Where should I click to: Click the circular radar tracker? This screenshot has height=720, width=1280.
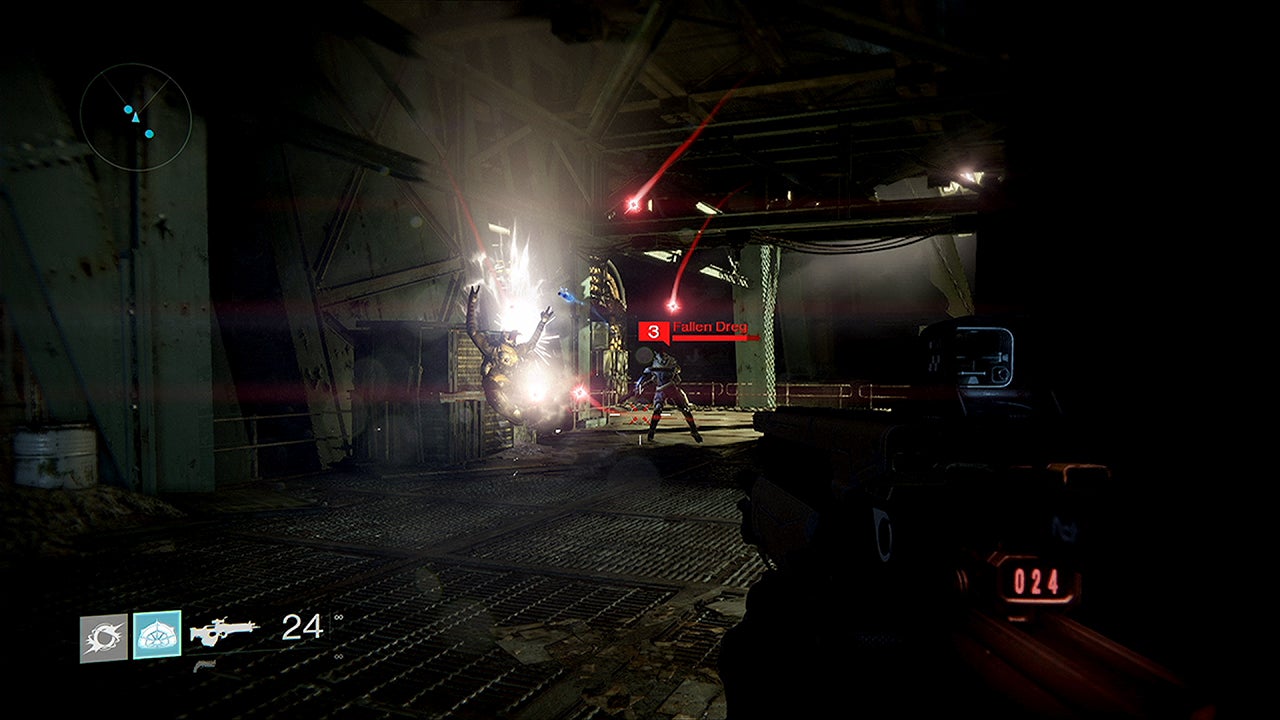135,116
